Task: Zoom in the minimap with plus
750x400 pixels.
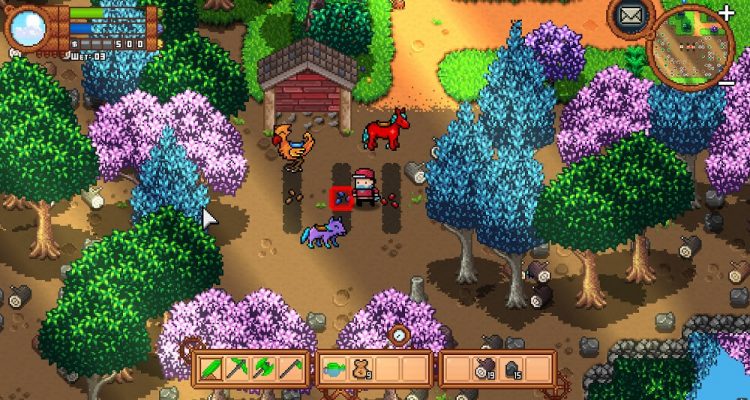Action: point(726,11)
